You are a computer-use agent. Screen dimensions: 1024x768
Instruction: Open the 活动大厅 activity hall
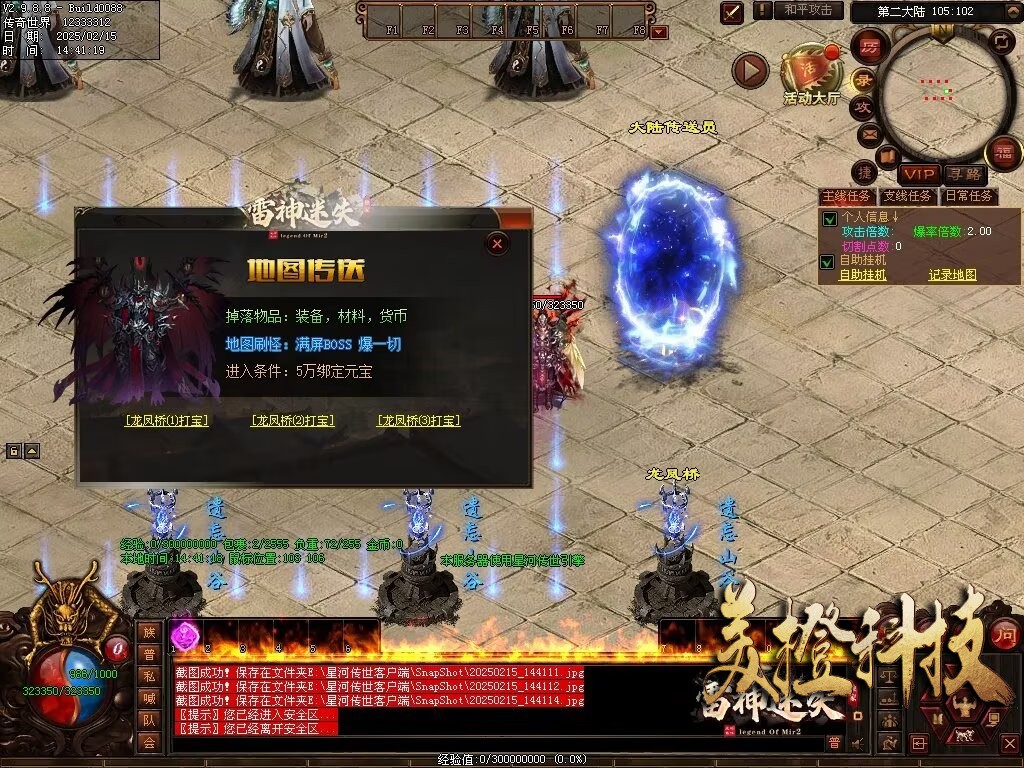point(811,75)
